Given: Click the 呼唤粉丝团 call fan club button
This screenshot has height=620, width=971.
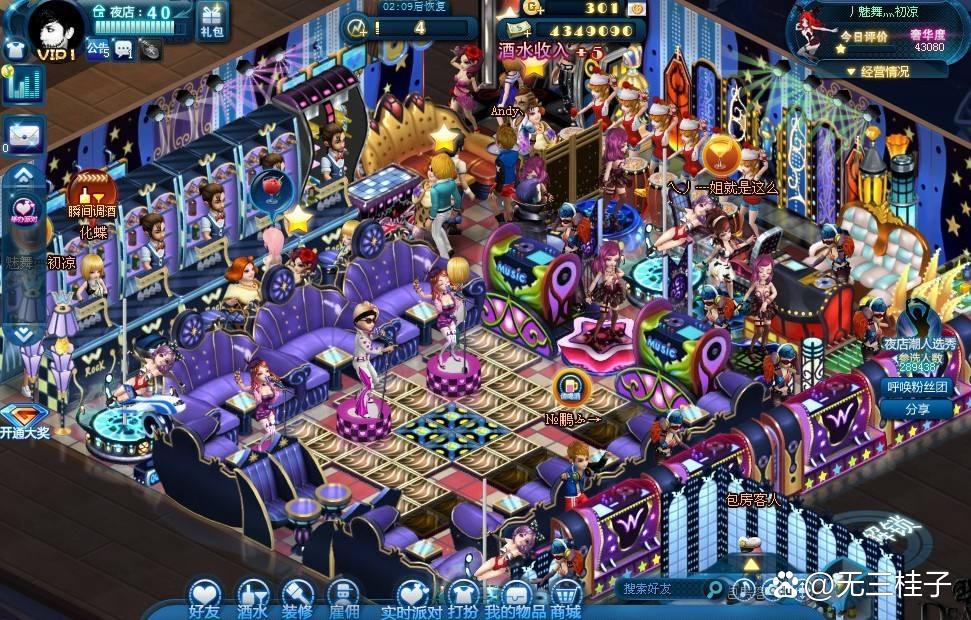Looking at the screenshot, I should click(x=915, y=387).
